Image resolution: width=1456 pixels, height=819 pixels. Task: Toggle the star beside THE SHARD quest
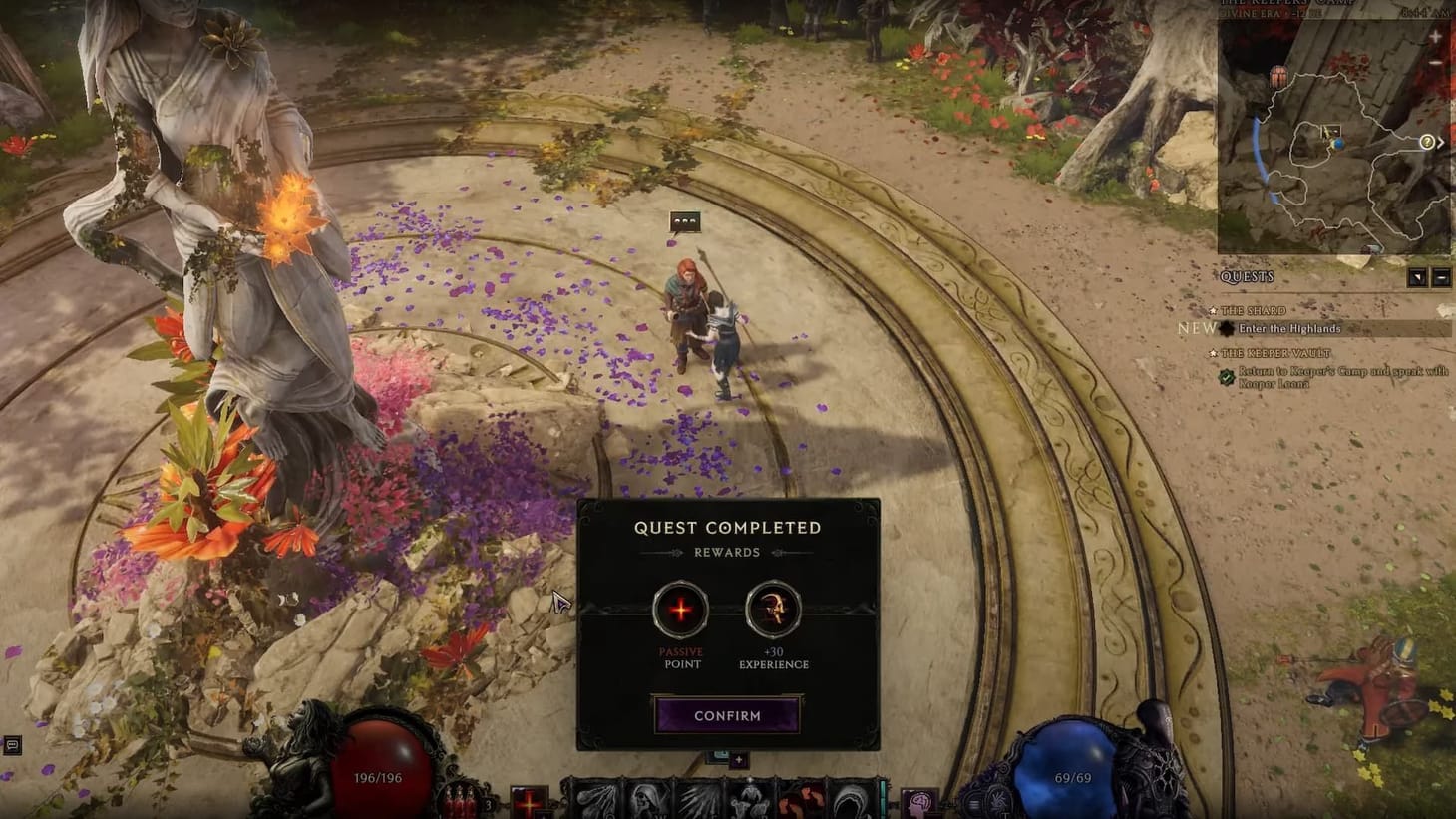[x=1213, y=311]
